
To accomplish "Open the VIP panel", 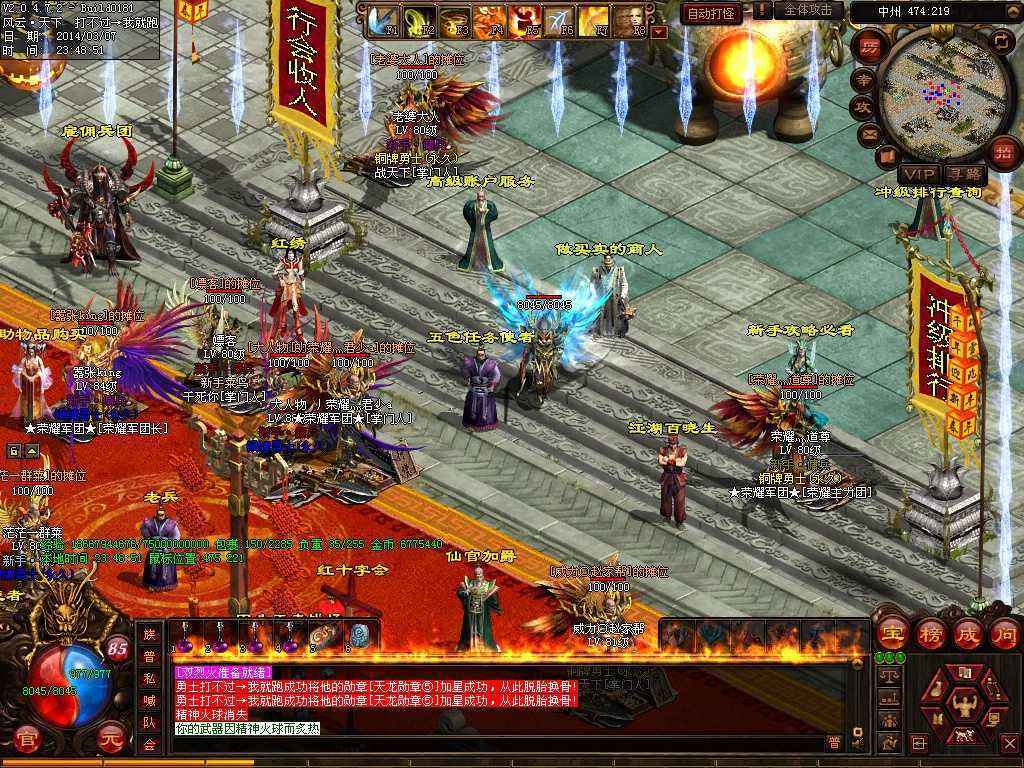I will pyautogui.click(x=917, y=174).
